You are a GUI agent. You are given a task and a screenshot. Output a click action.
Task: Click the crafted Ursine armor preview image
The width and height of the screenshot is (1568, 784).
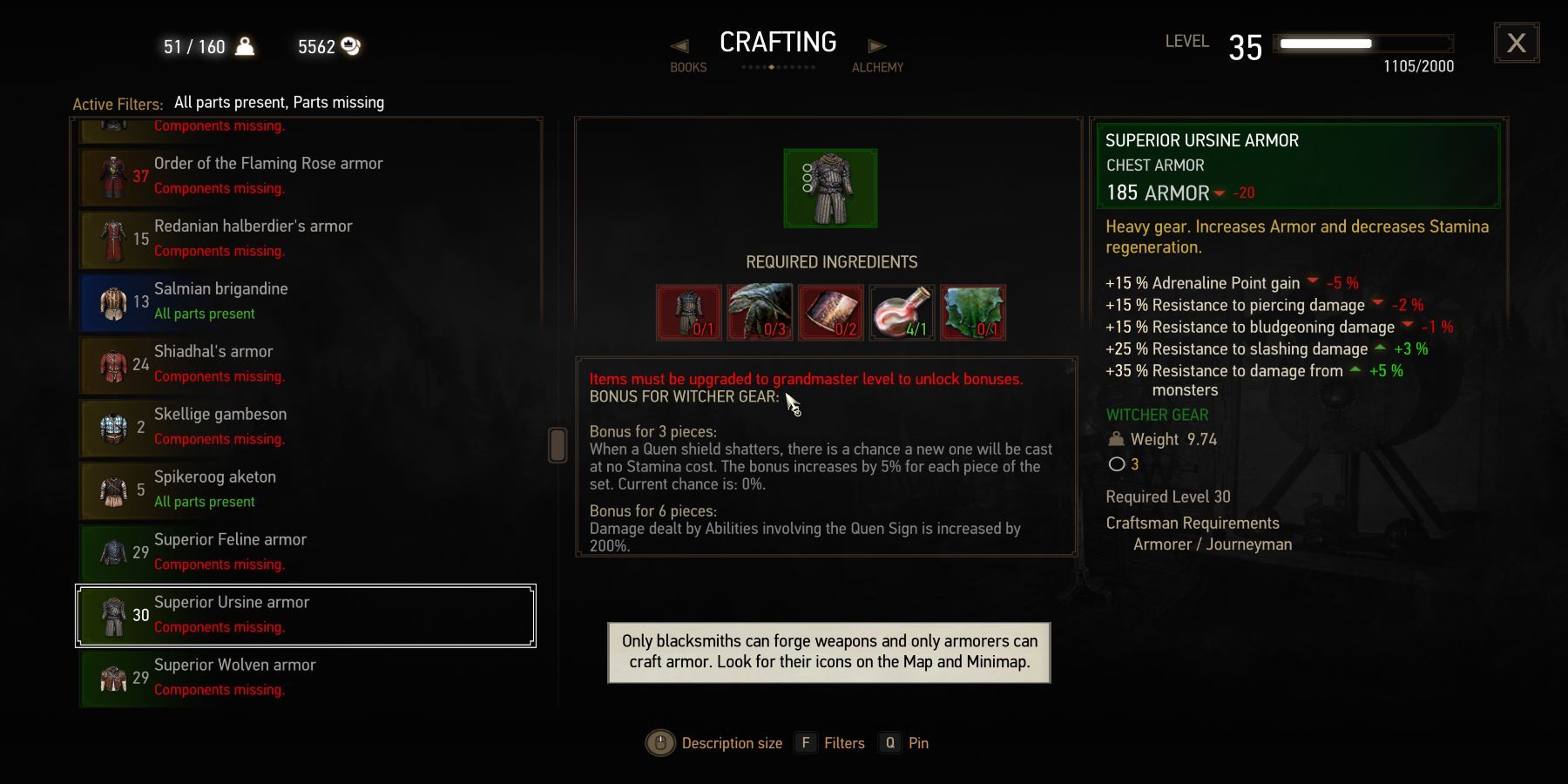coord(828,188)
